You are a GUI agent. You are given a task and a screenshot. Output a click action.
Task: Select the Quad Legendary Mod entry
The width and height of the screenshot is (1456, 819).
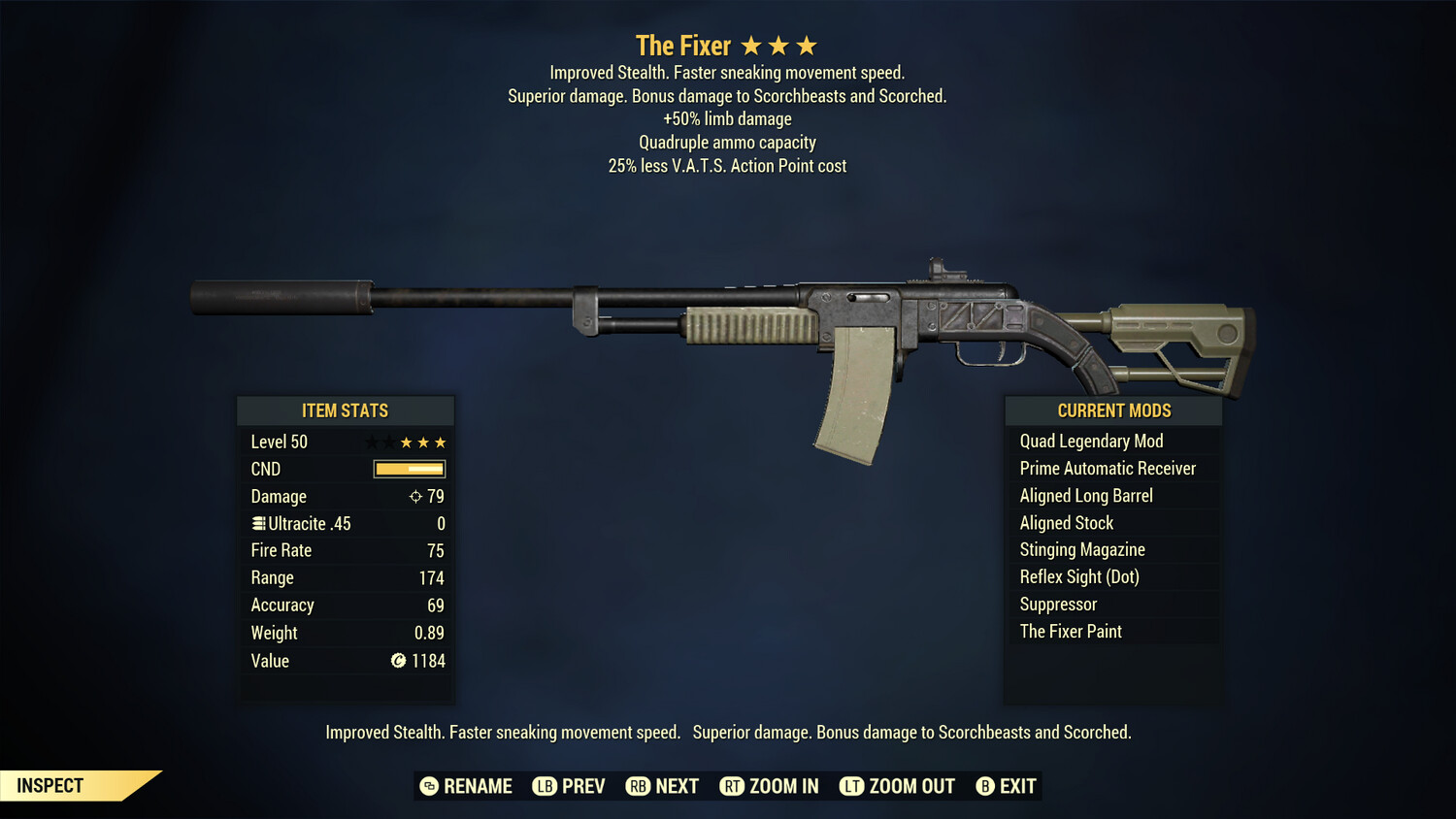[1090, 441]
